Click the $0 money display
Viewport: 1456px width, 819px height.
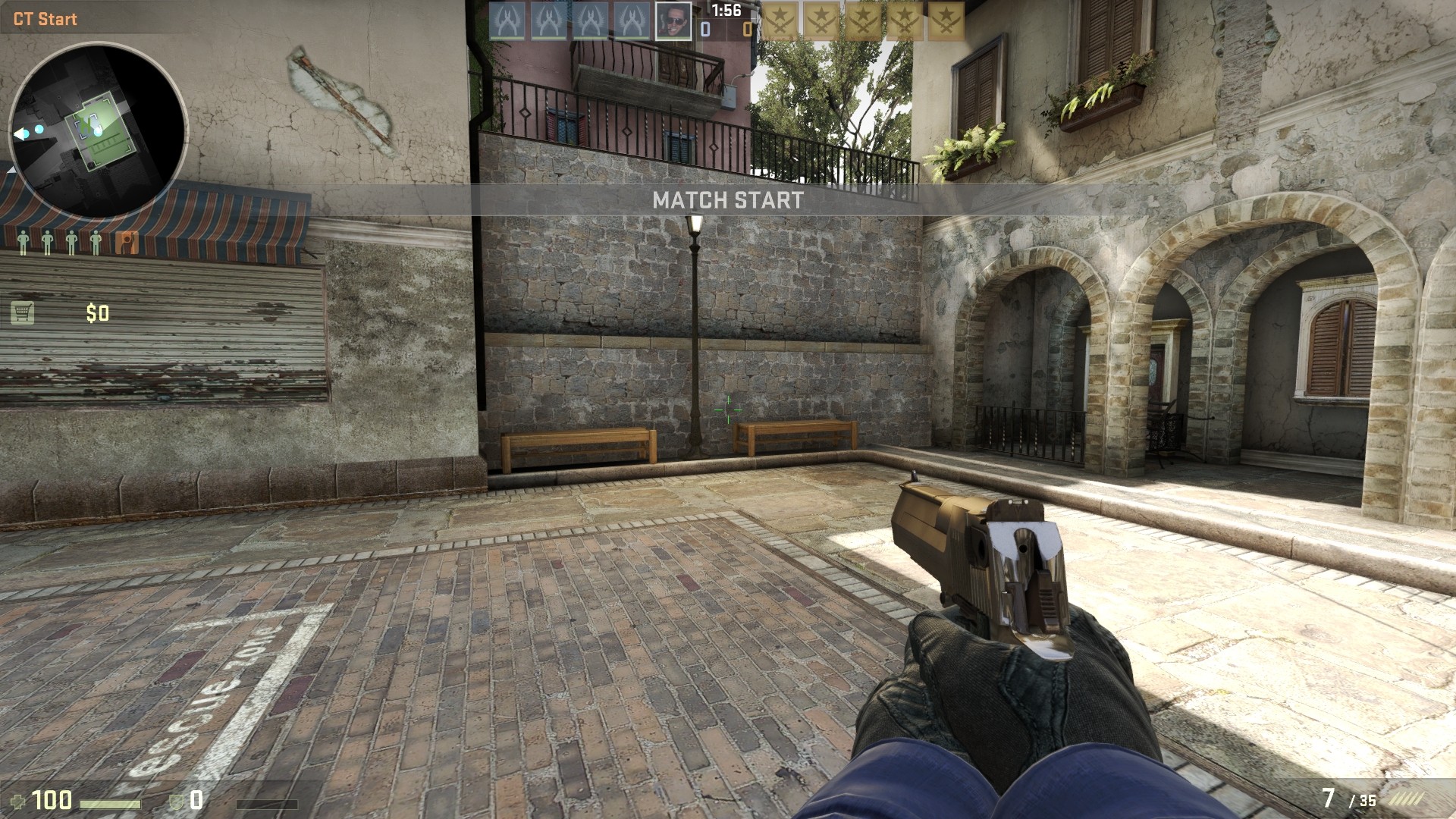tap(96, 311)
